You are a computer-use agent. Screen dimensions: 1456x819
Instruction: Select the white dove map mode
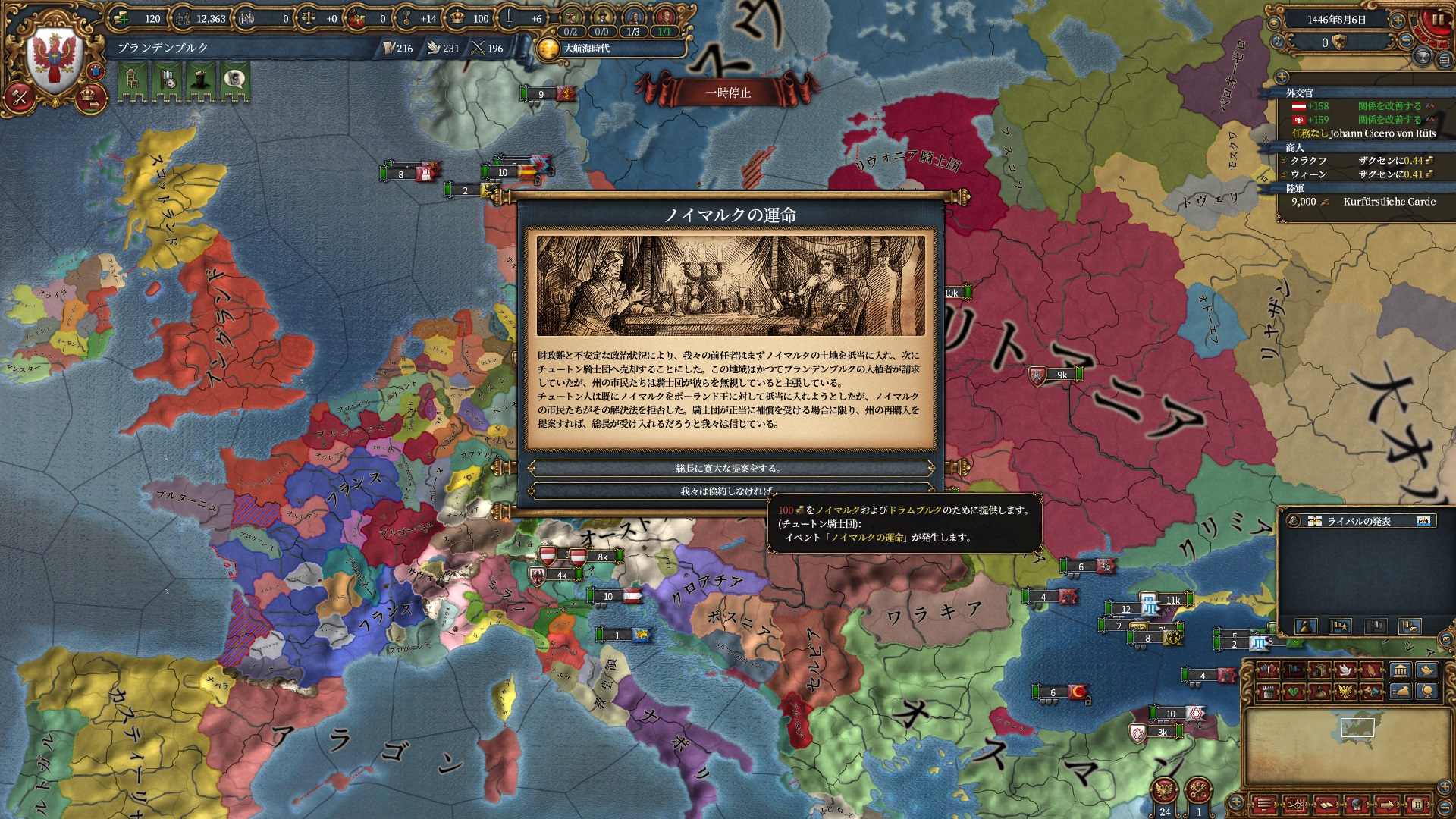point(1346,670)
